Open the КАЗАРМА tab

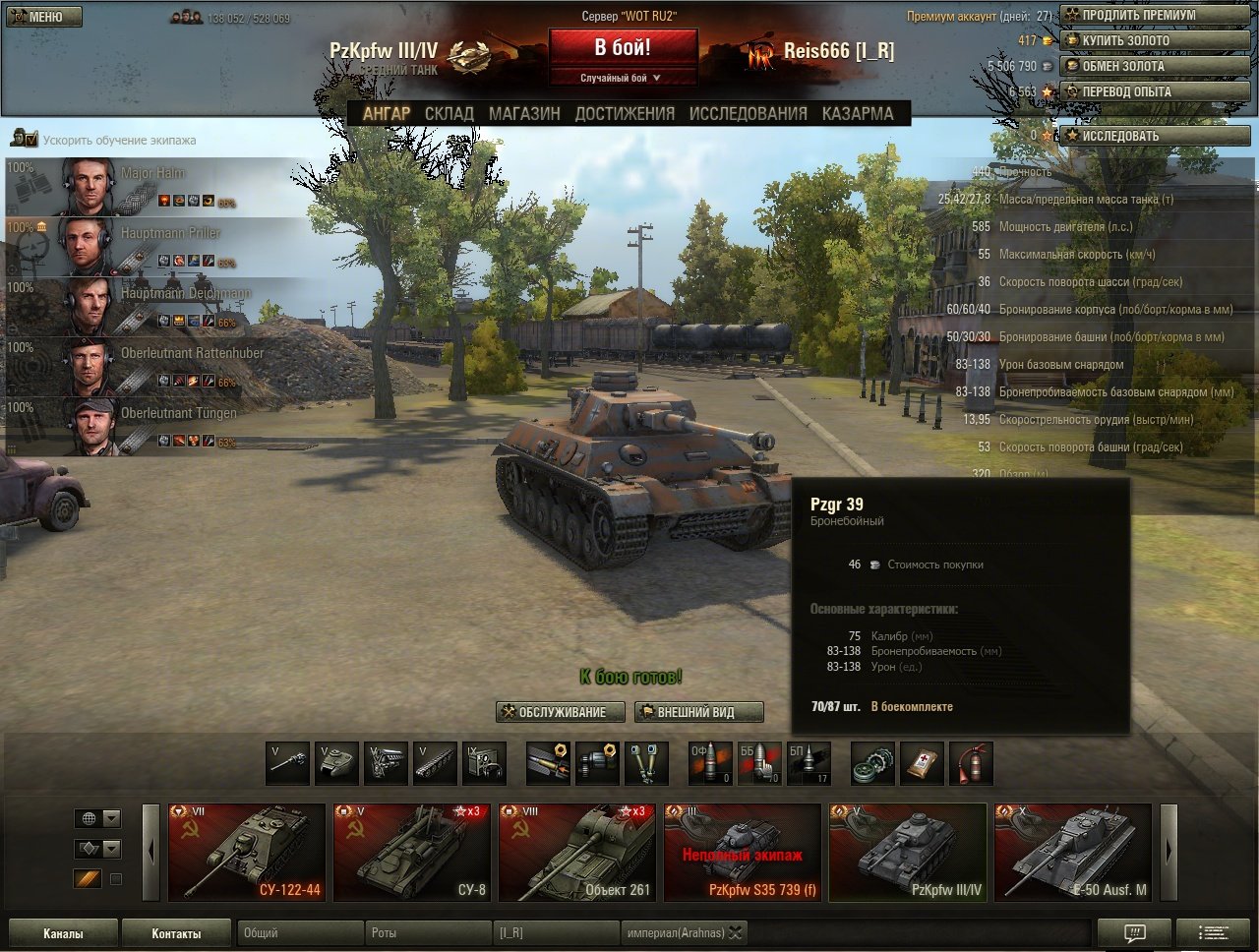click(858, 113)
